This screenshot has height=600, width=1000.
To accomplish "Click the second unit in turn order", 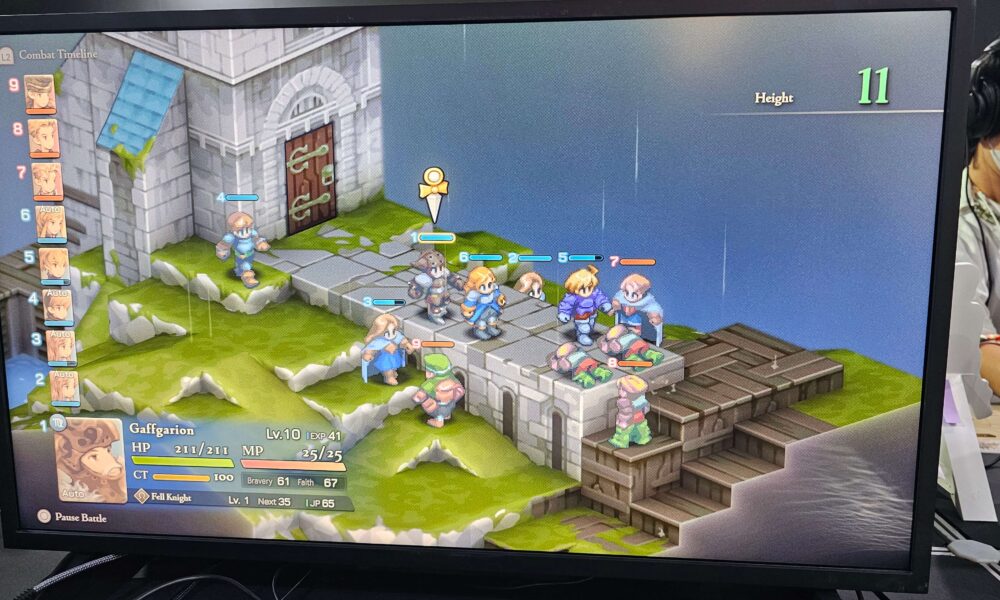I will pyautogui.click(x=64, y=387).
